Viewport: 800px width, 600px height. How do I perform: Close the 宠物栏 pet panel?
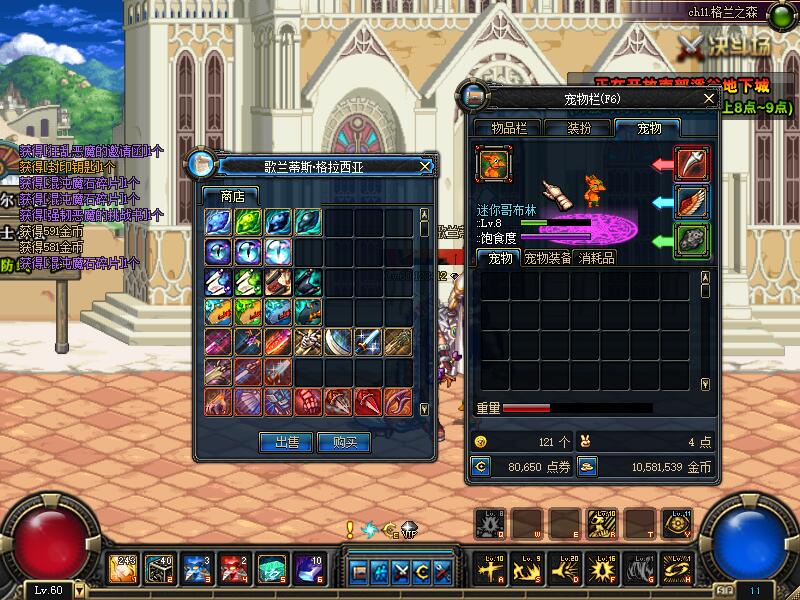(x=709, y=98)
